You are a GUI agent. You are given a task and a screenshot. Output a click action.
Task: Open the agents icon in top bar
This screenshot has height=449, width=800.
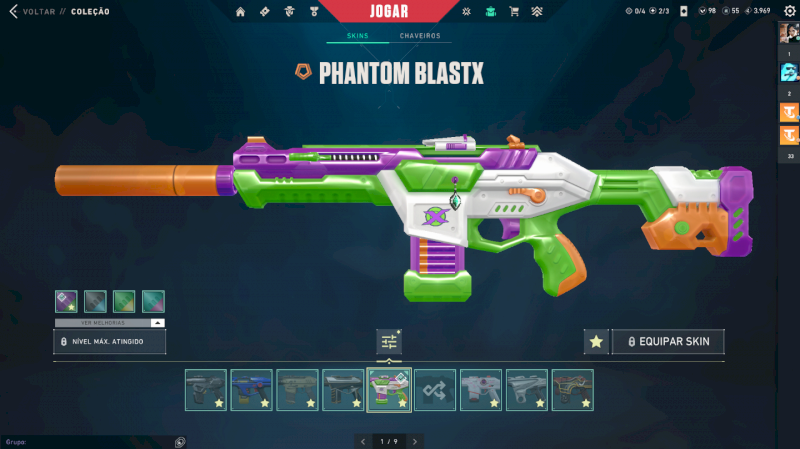coord(289,12)
